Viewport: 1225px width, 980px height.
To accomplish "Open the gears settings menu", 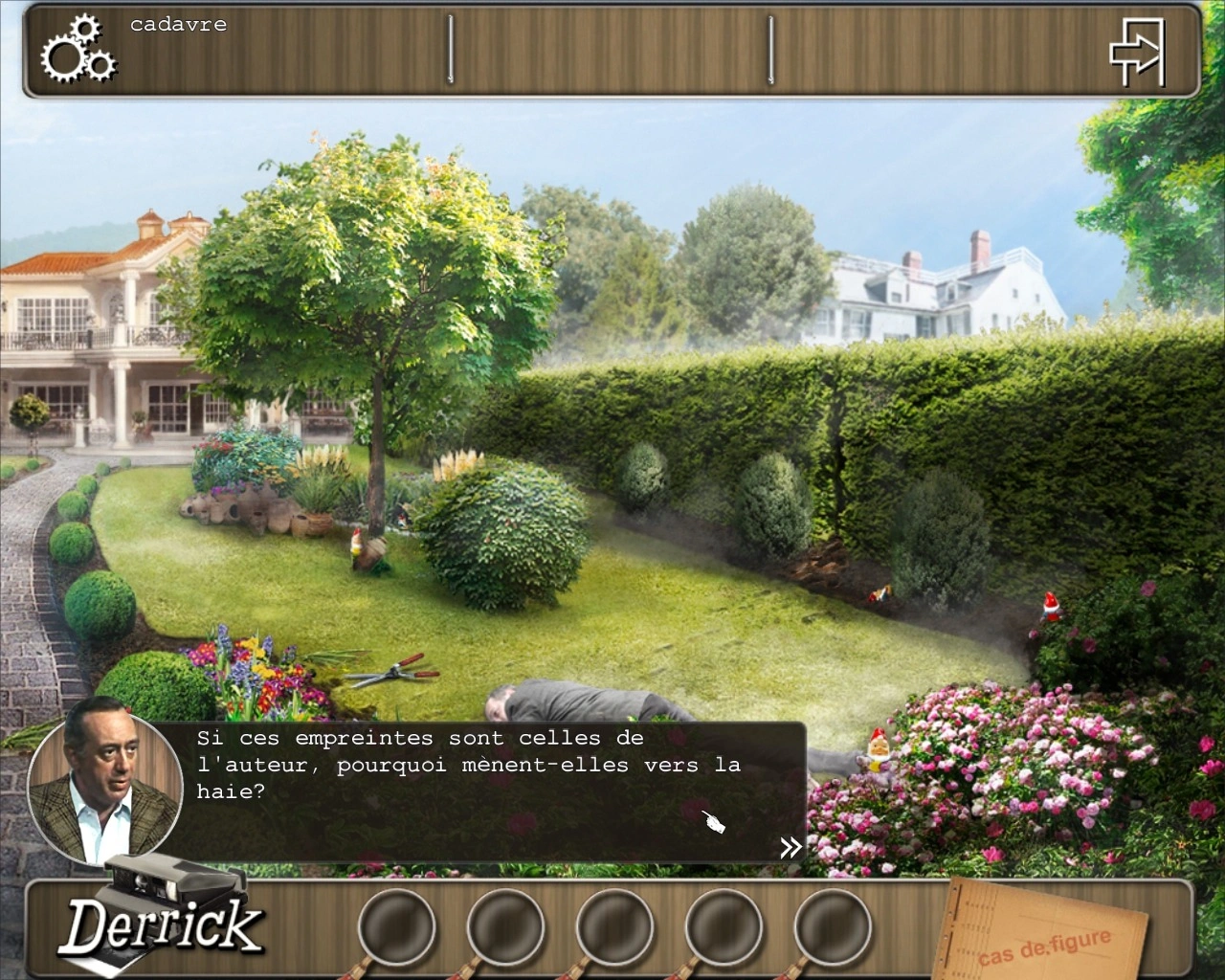I will click(78, 49).
